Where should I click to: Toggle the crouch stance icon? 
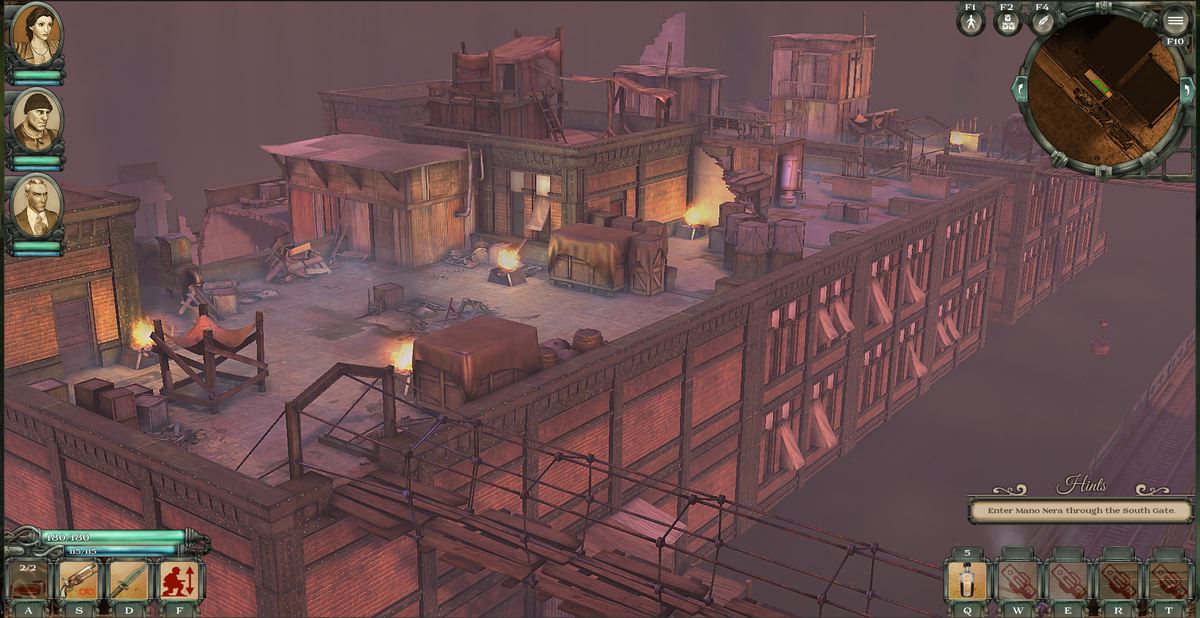[179, 581]
